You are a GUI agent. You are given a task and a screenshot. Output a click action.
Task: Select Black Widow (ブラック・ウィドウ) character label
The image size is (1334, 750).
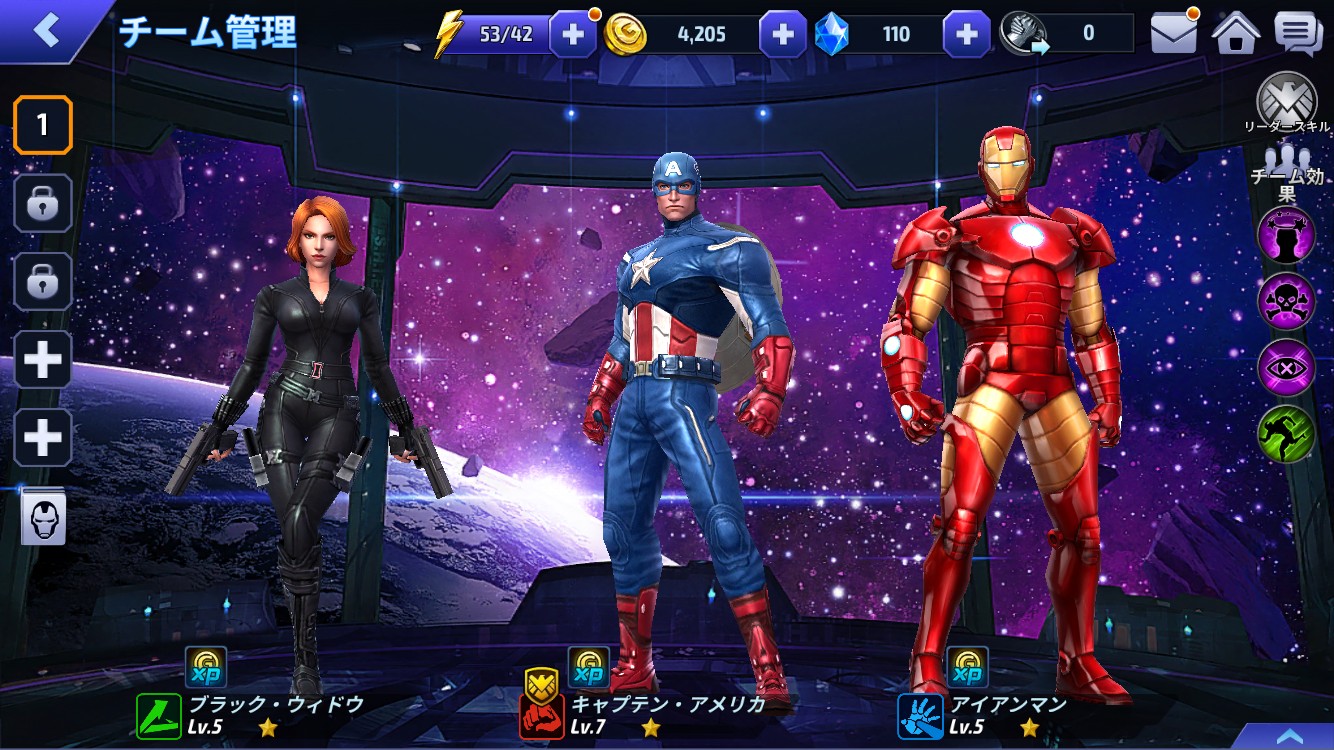tap(275, 704)
